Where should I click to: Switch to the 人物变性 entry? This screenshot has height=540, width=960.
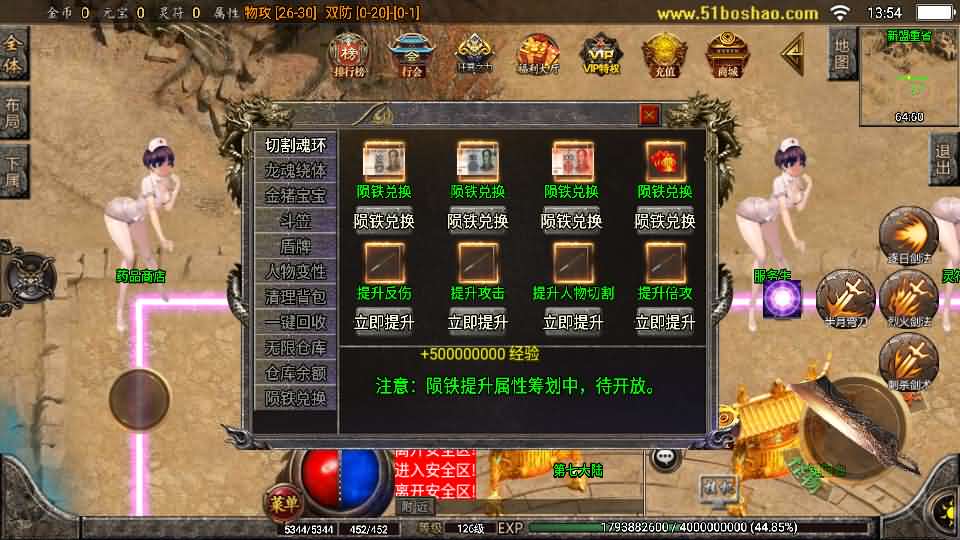295,271
